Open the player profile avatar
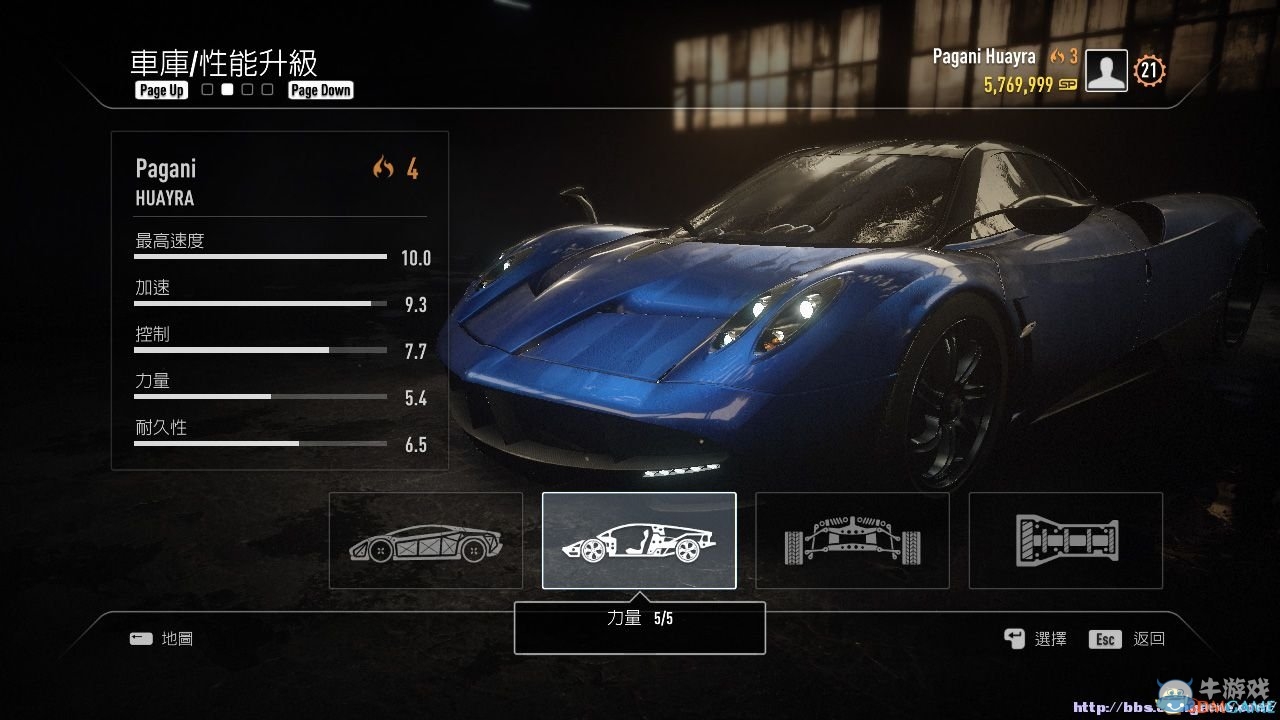Screen dimensions: 1280x720 (x=1105, y=70)
